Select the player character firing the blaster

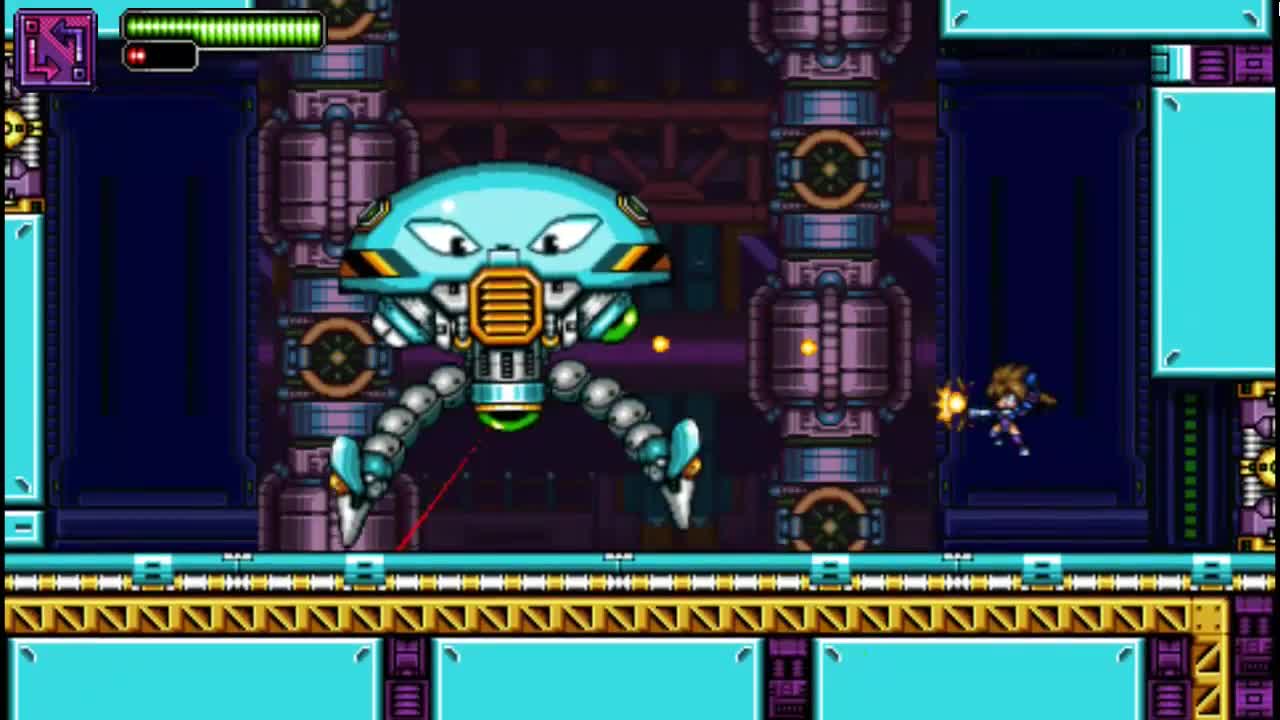pyautogui.click(x=1010, y=410)
